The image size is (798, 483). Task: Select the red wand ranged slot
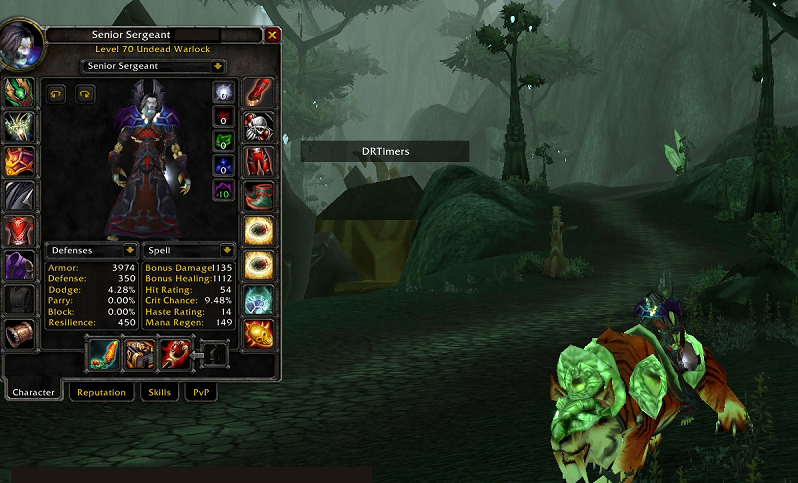(x=175, y=355)
